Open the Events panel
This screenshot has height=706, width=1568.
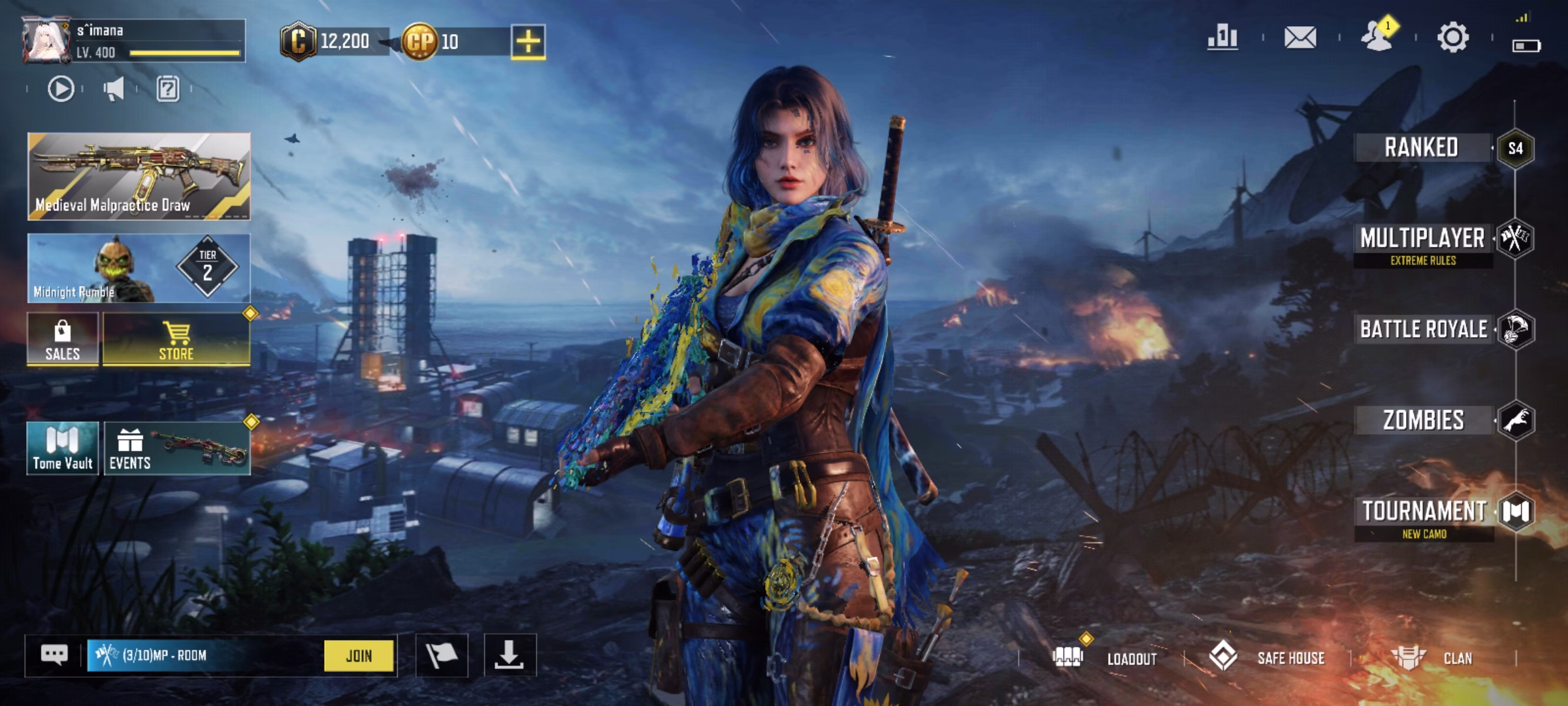(176, 449)
